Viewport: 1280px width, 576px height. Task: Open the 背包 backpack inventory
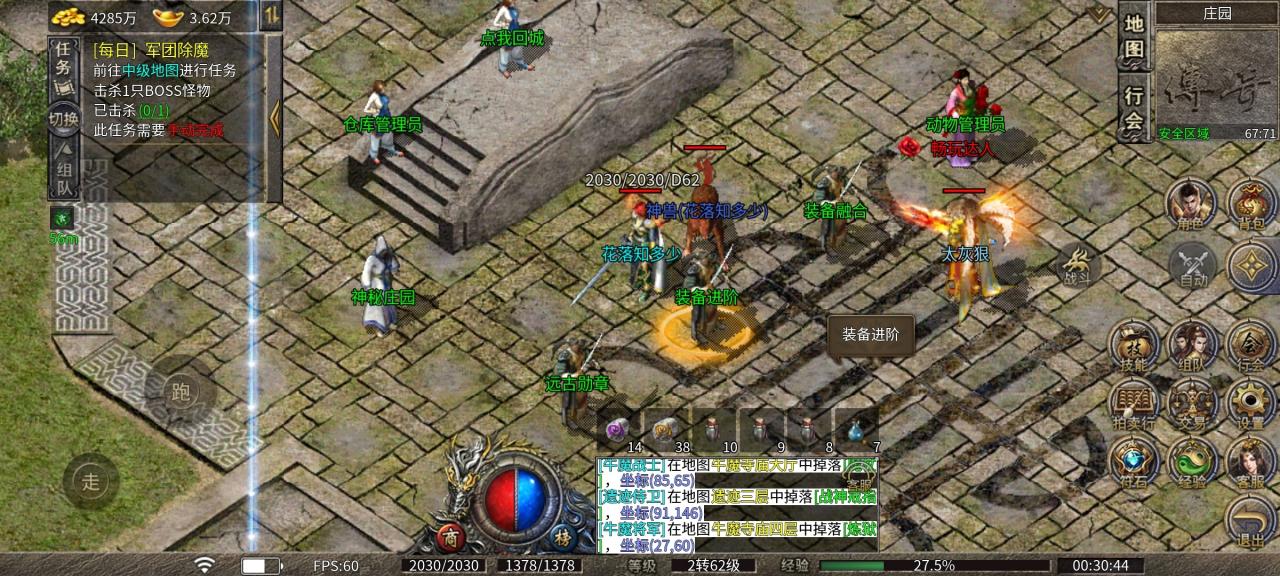pyautogui.click(x=1250, y=203)
